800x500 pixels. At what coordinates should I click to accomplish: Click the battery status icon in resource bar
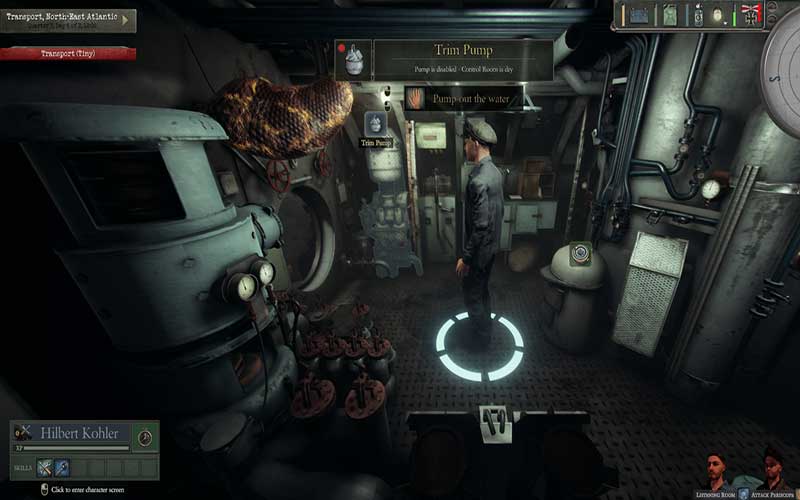tap(637, 16)
